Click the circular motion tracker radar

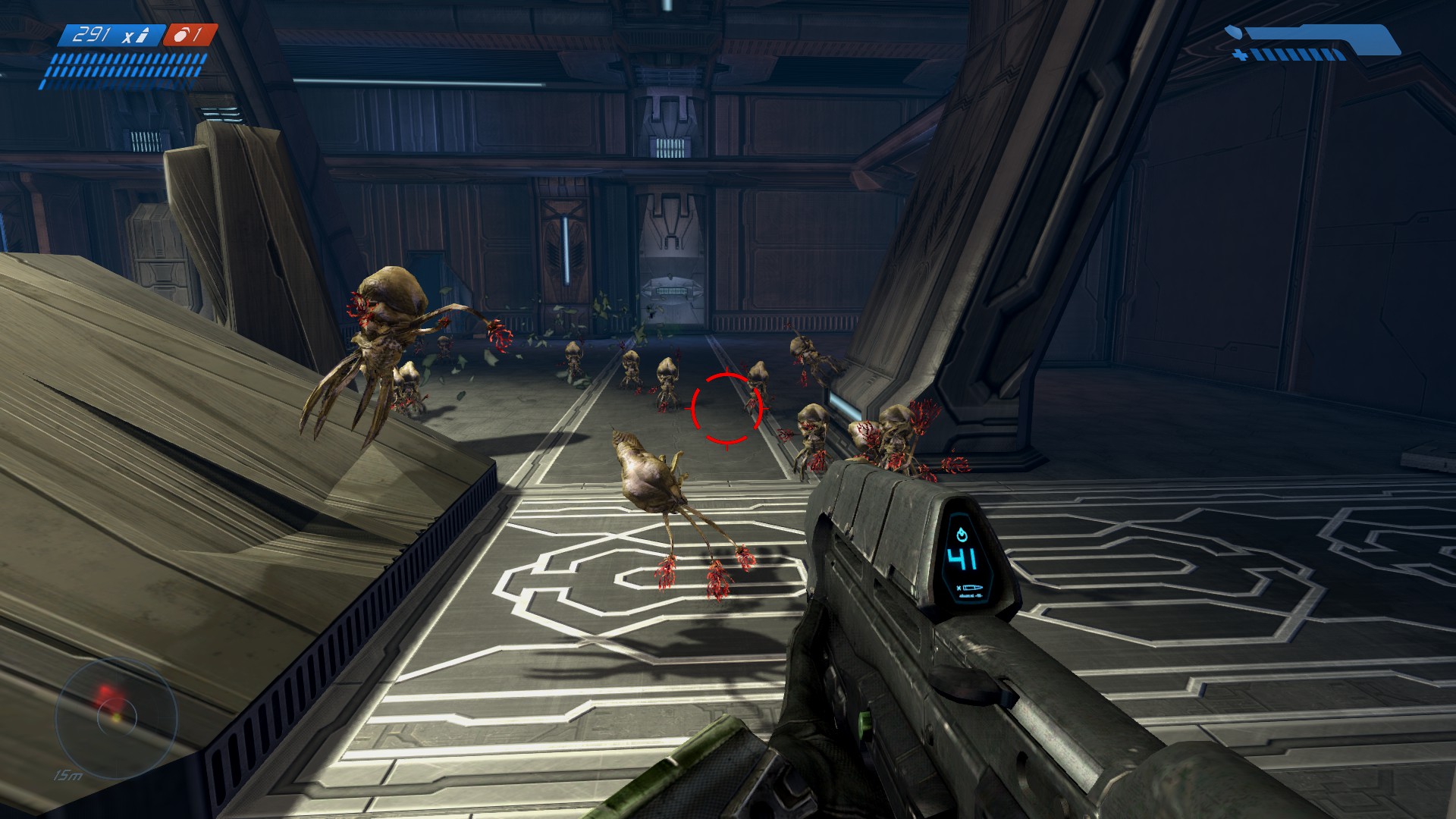click(x=116, y=716)
